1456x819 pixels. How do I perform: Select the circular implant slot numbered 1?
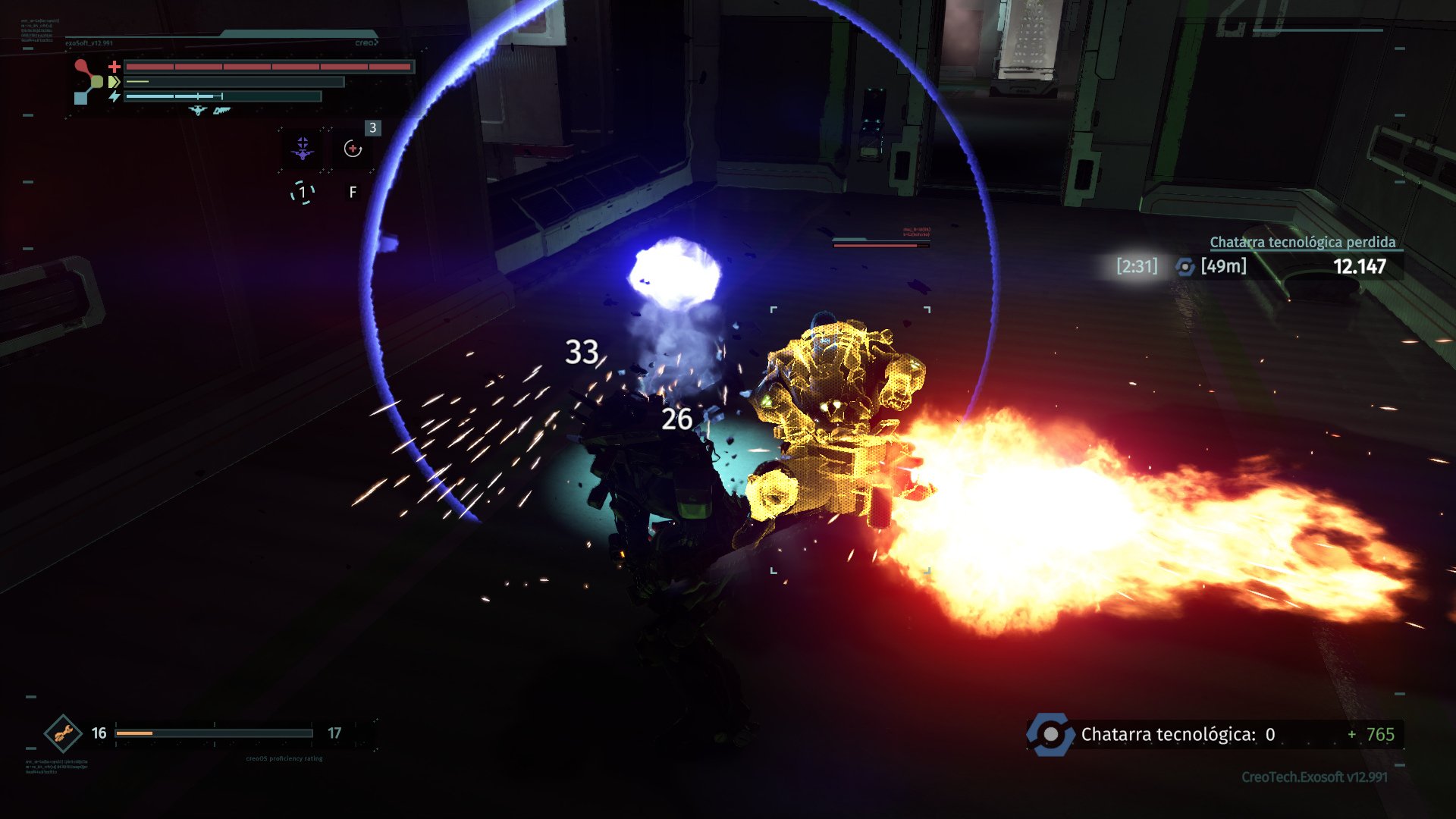(303, 193)
